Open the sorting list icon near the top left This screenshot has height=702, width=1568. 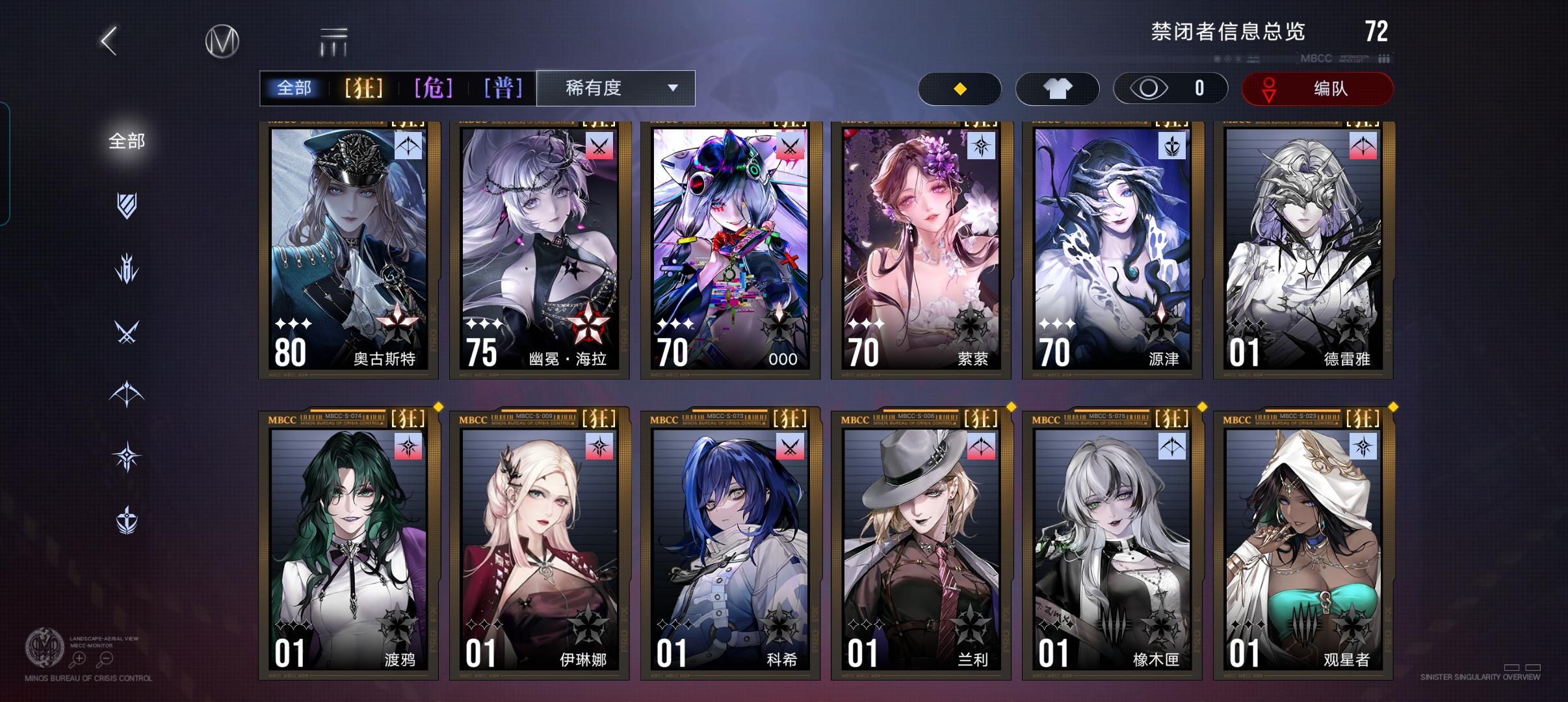333,40
